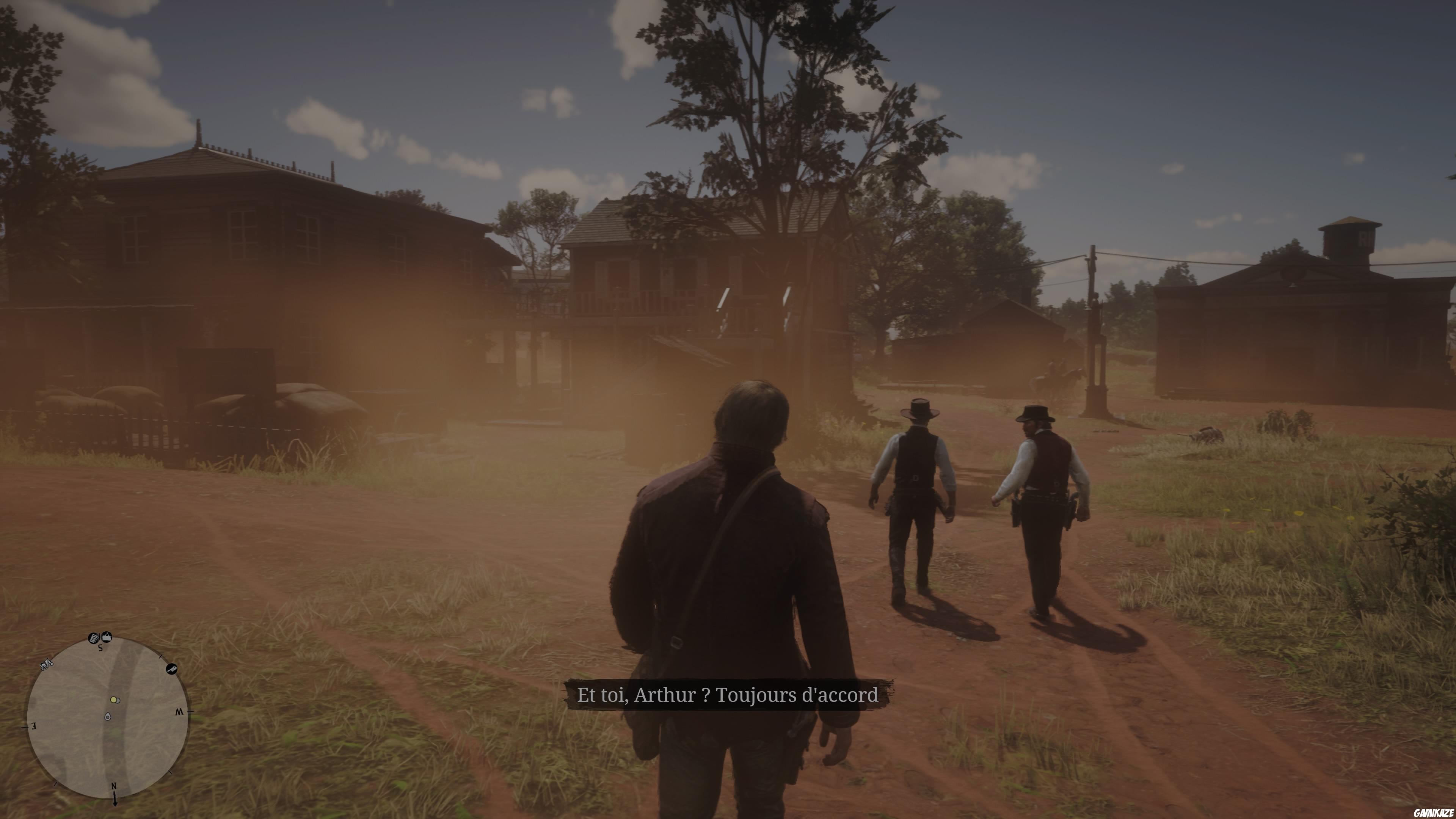The width and height of the screenshot is (1456, 819).
Task: Select the yellow mission dot on the minimap
Action: tap(114, 700)
